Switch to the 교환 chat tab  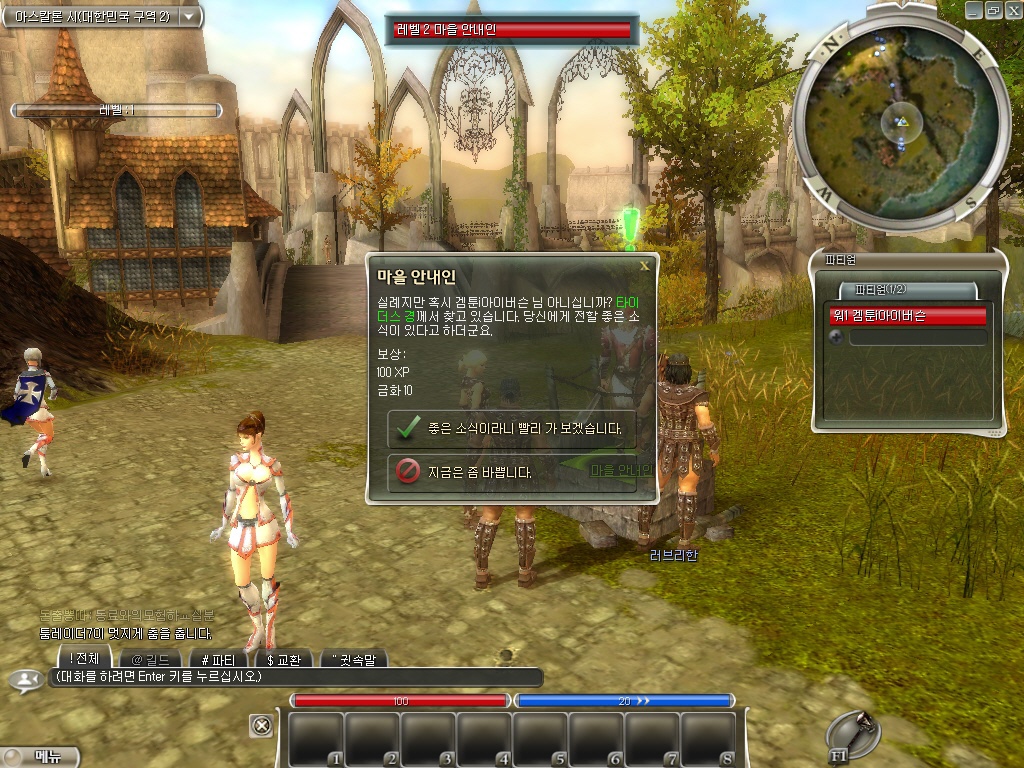click(283, 659)
